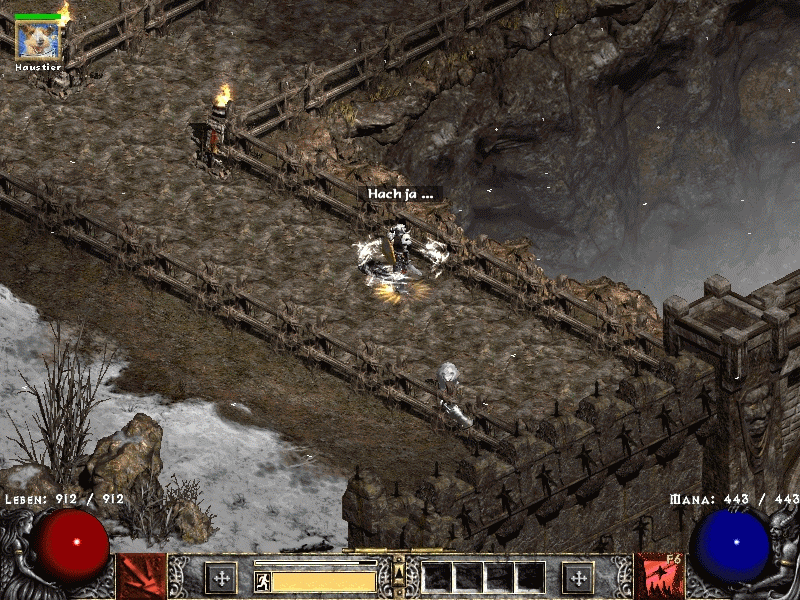Click the Haustier pet portrait

click(x=38, y=41)
